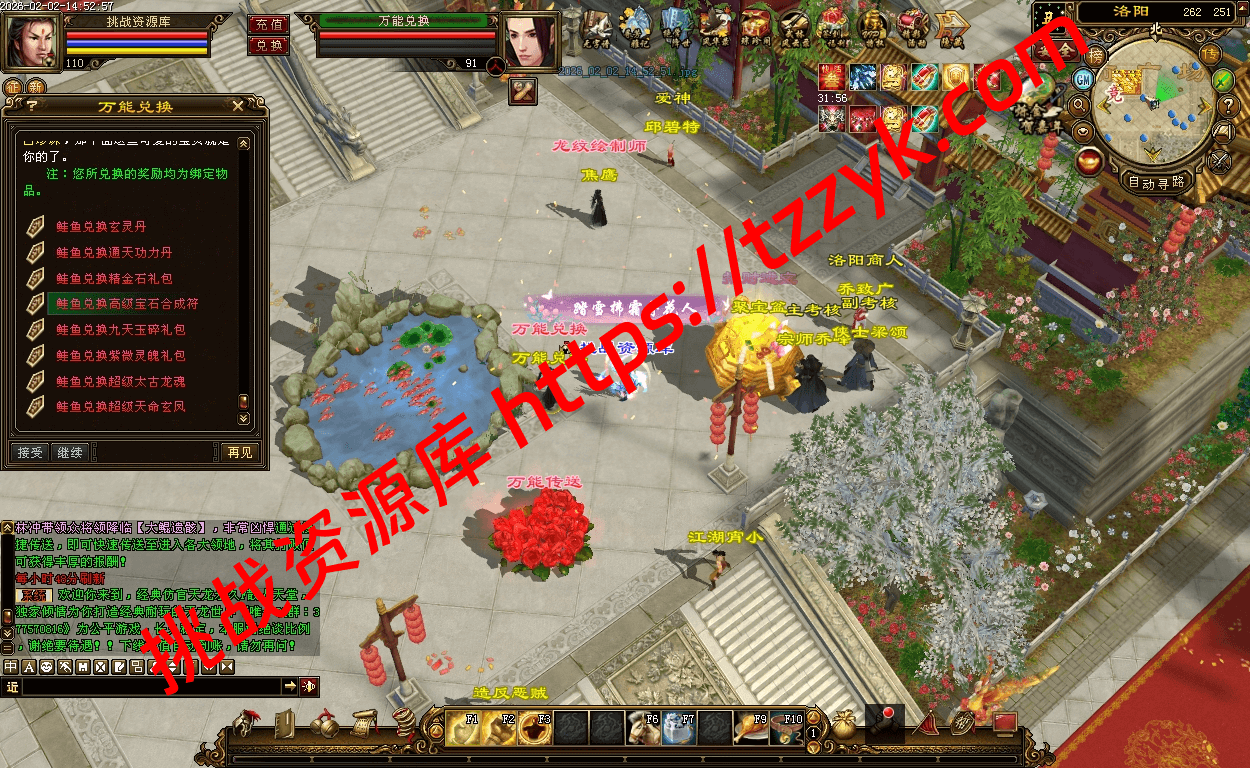Click the chat text input field
Image resolution: width=1250 pixels, height=768 pixels.
point(150,686)
